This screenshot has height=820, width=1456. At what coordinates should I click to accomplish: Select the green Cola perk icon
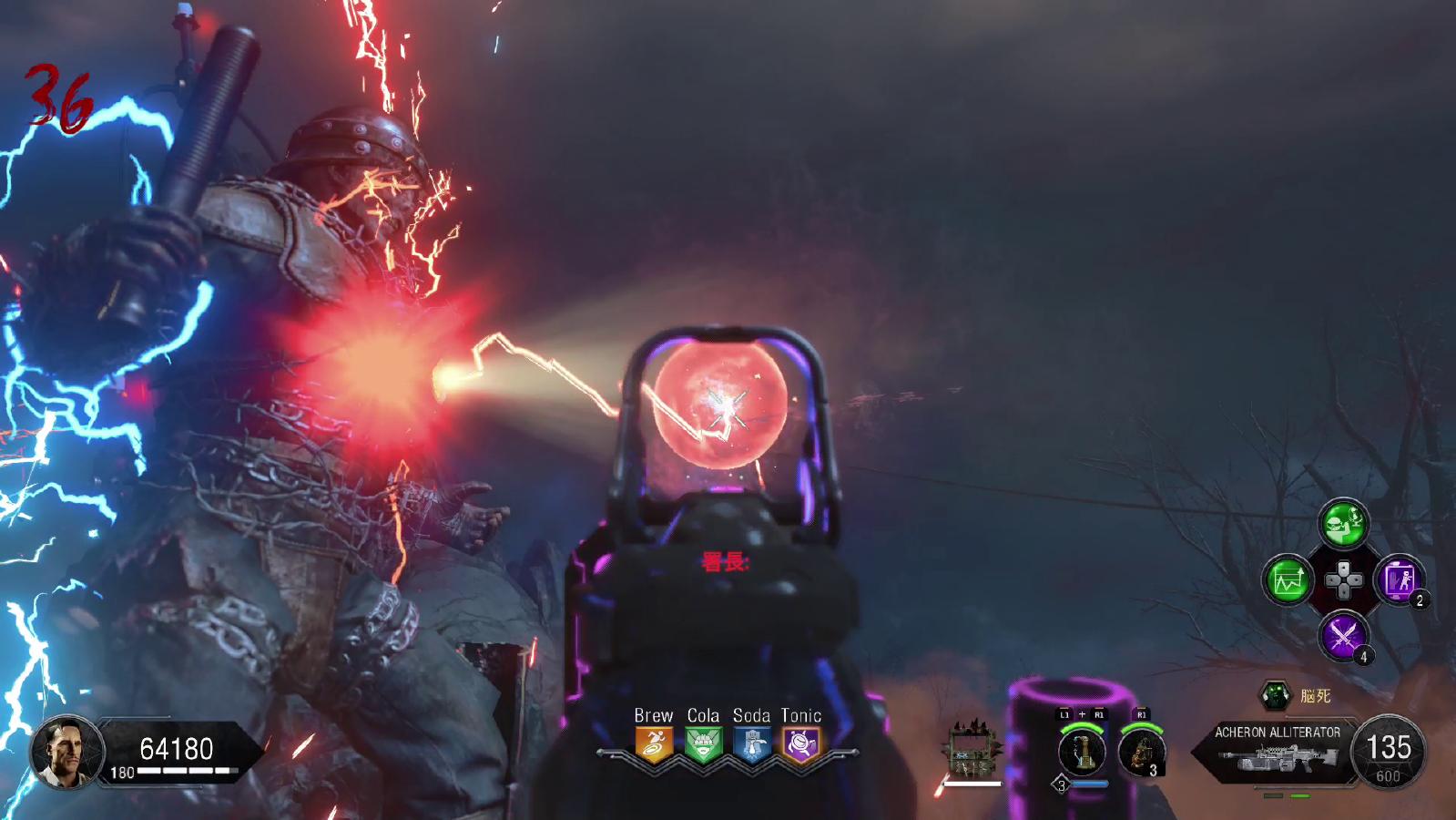click(702, 744)
